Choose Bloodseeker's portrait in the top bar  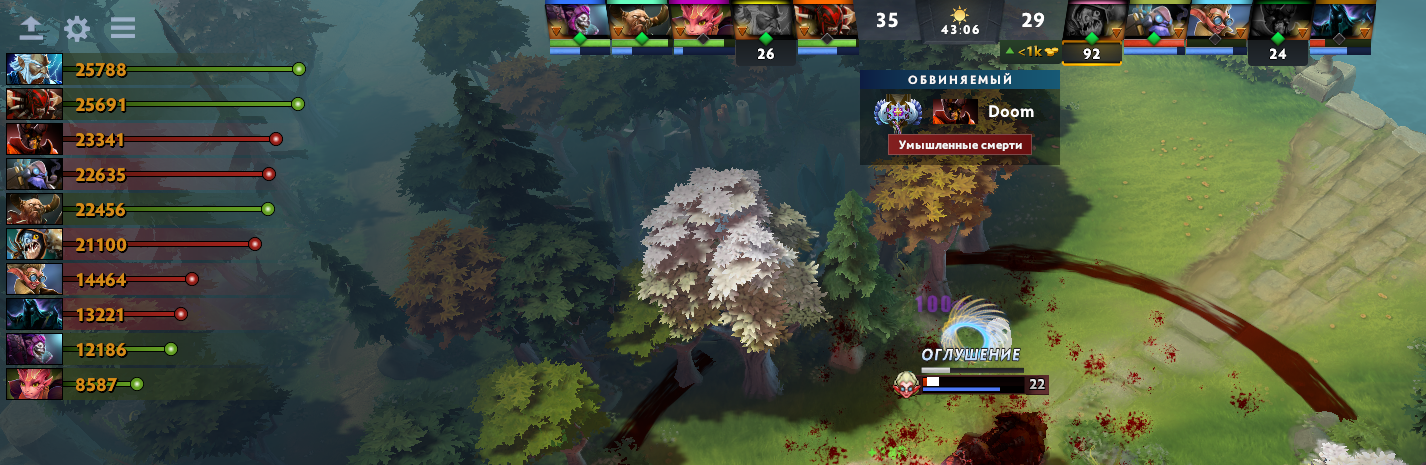tap(825, 22)
